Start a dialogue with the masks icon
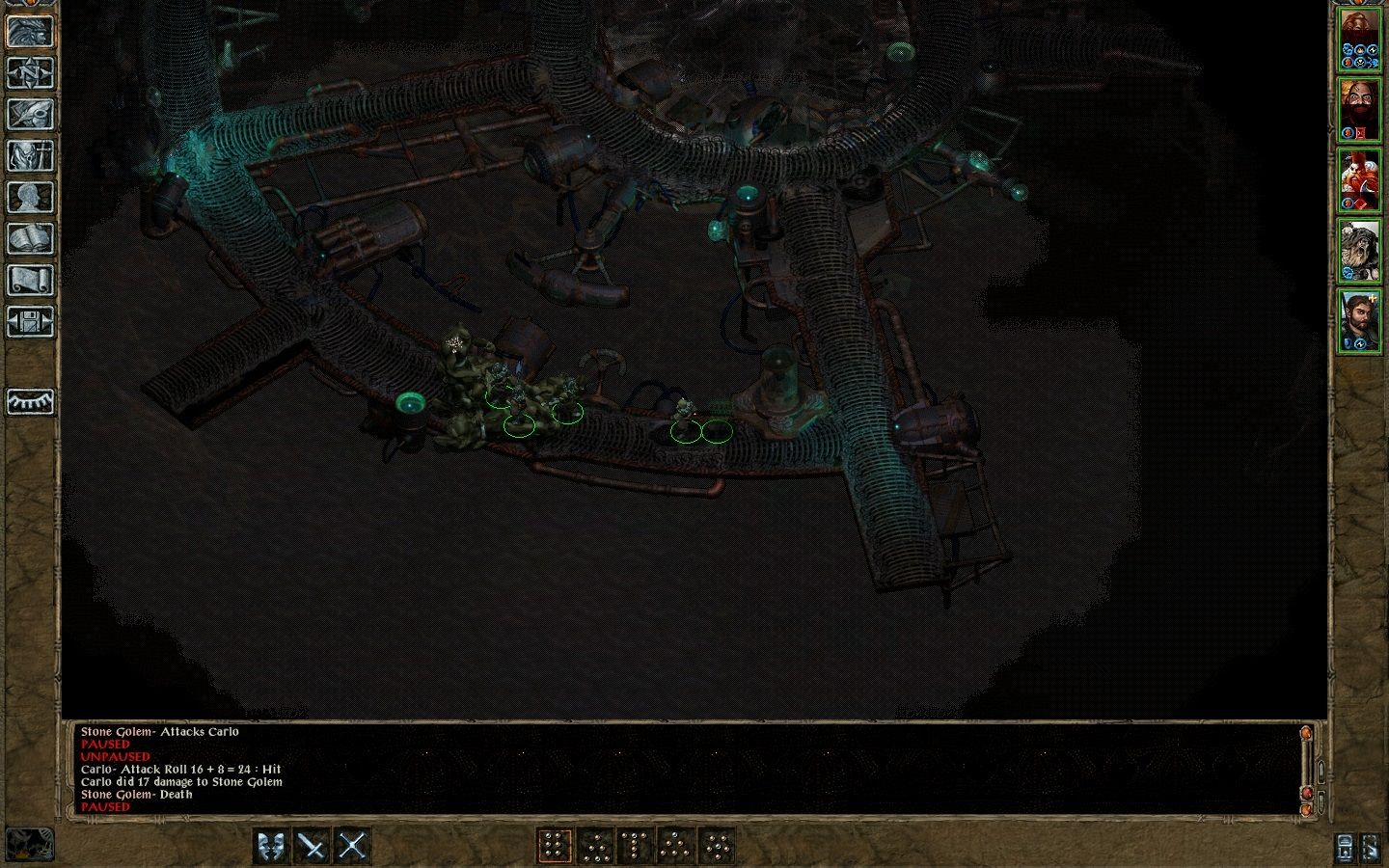 pos(269,843)
